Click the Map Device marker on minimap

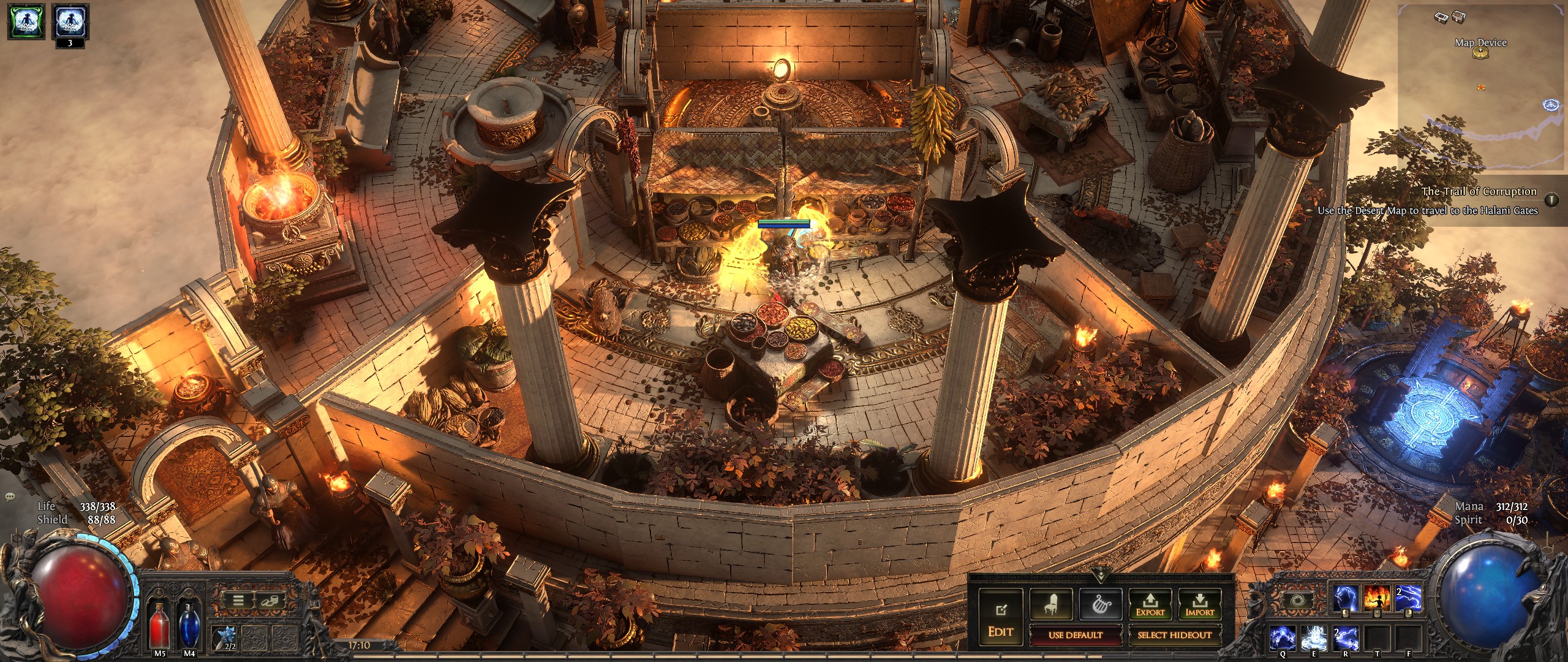pyautogui.click(x=1480, y=53)
